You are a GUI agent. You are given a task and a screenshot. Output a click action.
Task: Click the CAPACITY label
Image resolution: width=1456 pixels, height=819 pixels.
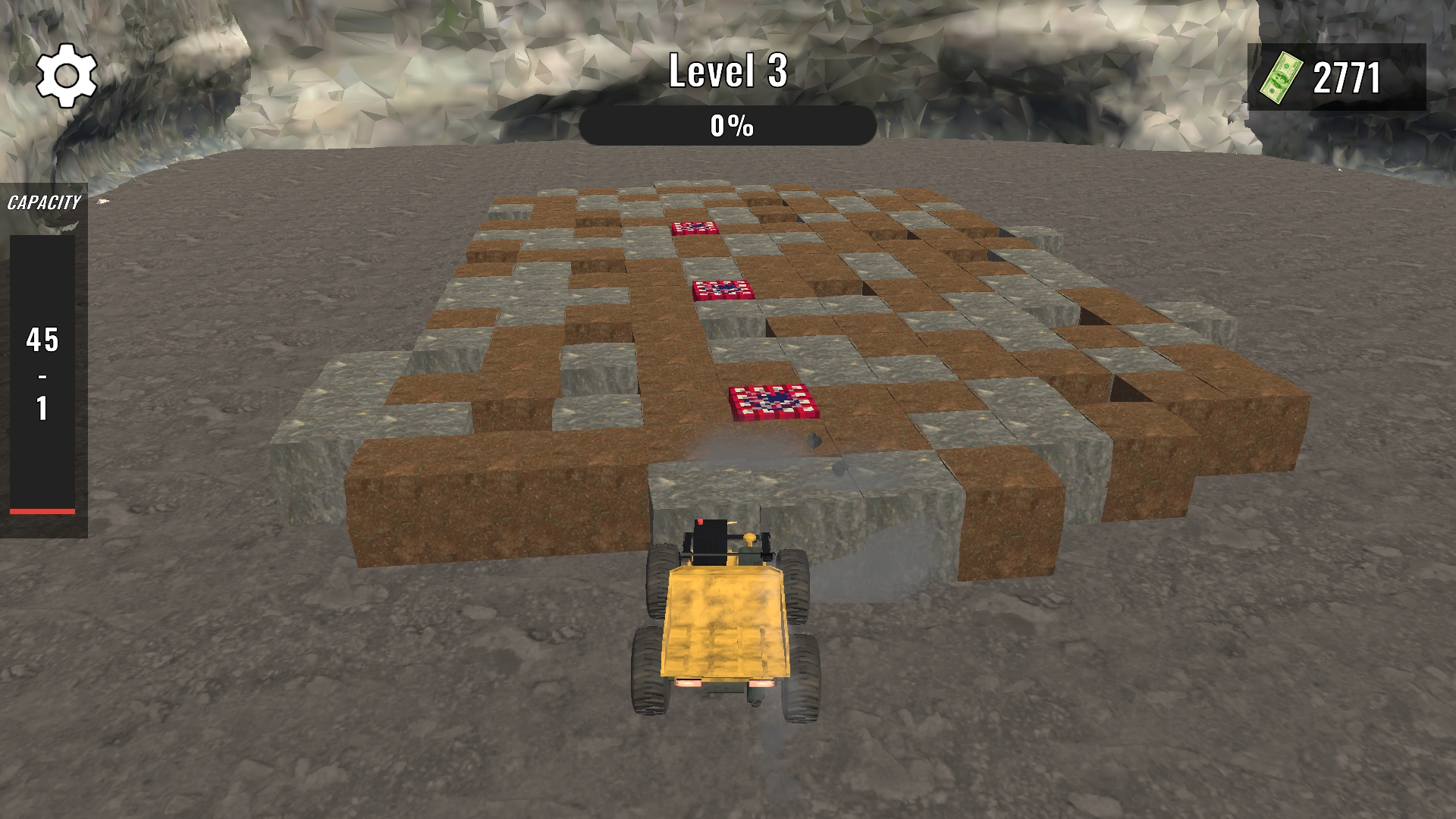coord(43,202)
